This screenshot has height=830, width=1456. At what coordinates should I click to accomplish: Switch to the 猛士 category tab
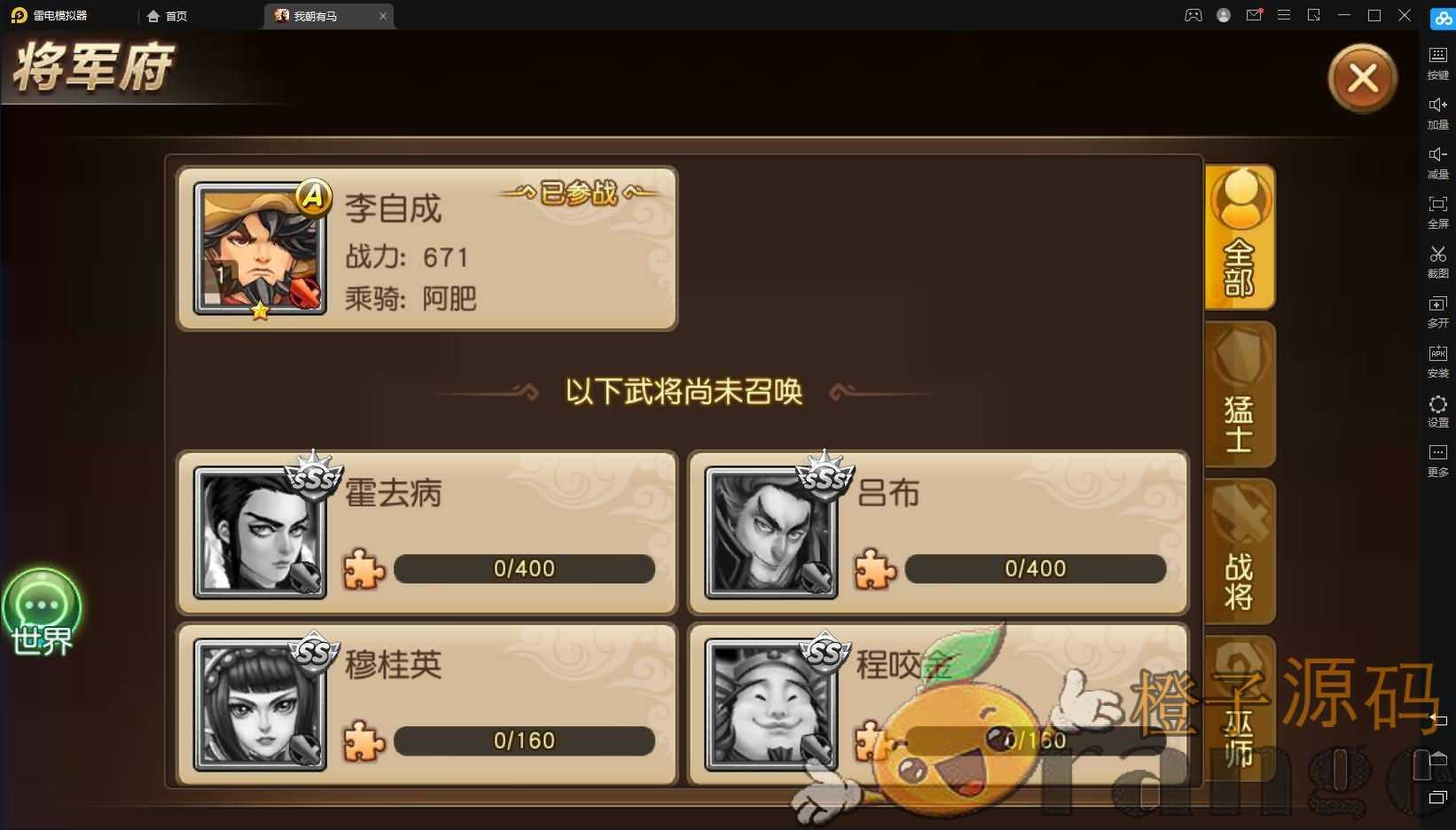click(x=1239, y=395)
